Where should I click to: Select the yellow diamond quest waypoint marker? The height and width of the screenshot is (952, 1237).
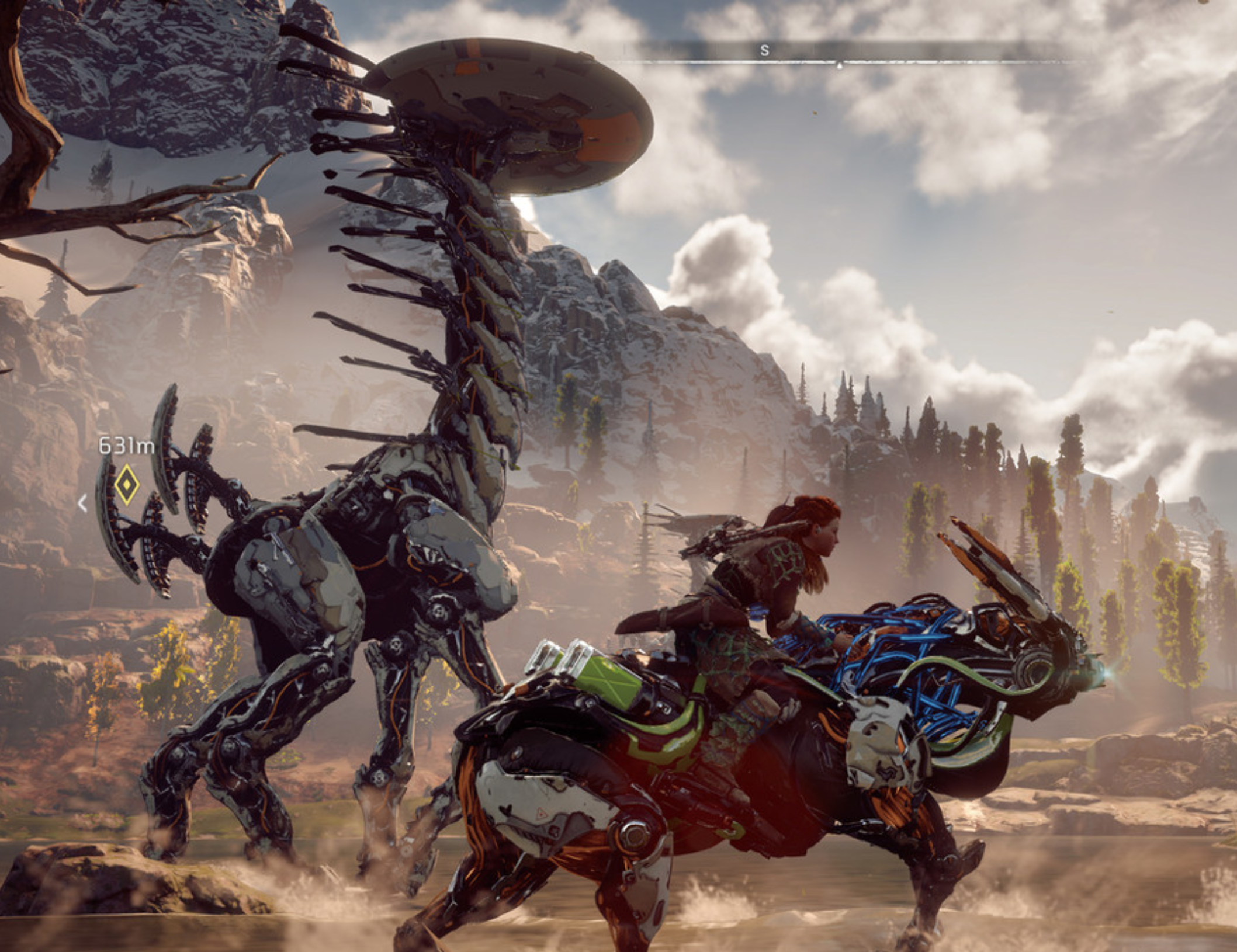127,484
